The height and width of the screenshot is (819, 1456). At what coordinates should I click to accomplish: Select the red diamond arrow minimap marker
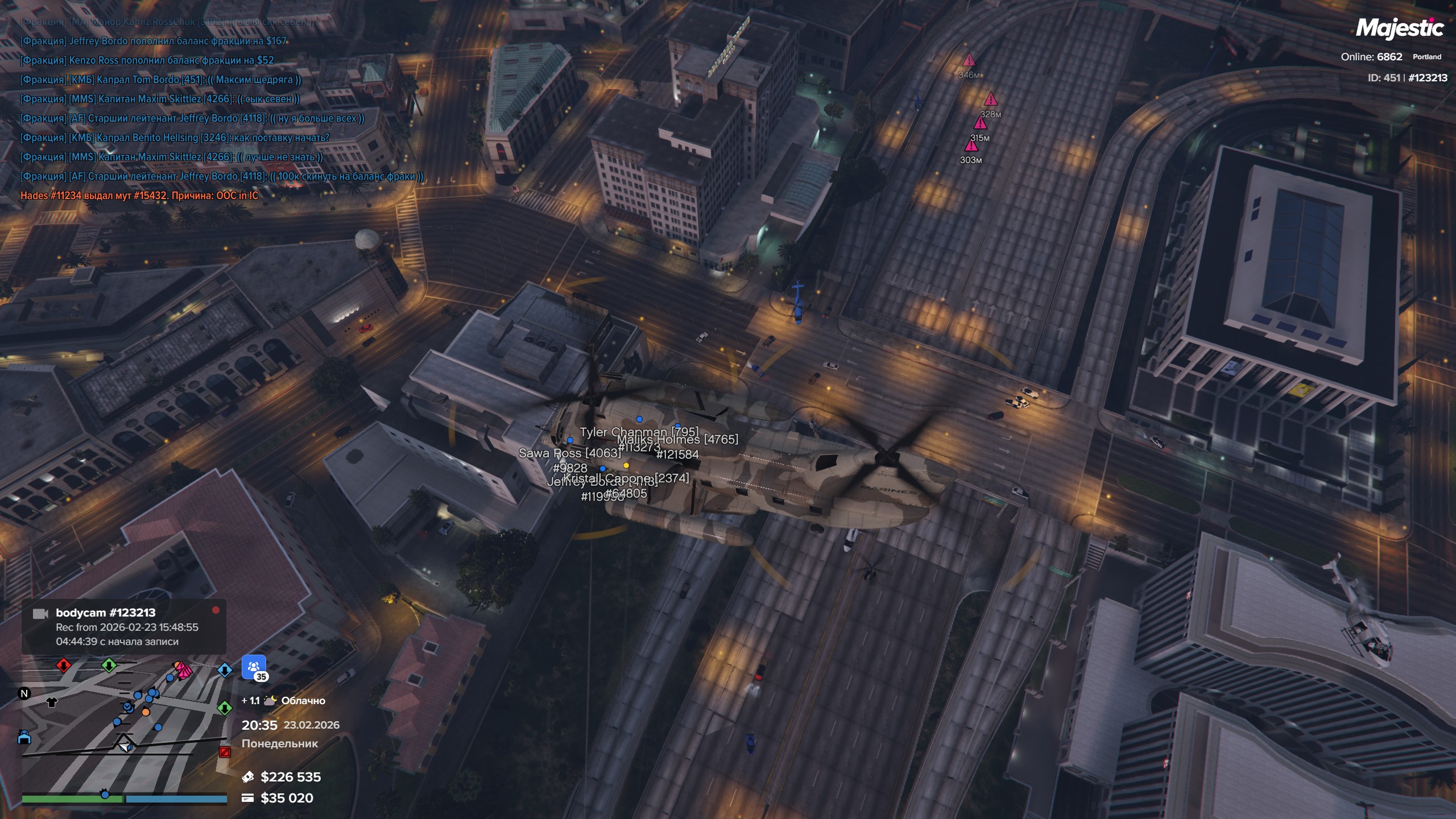(x=63, y=665)
